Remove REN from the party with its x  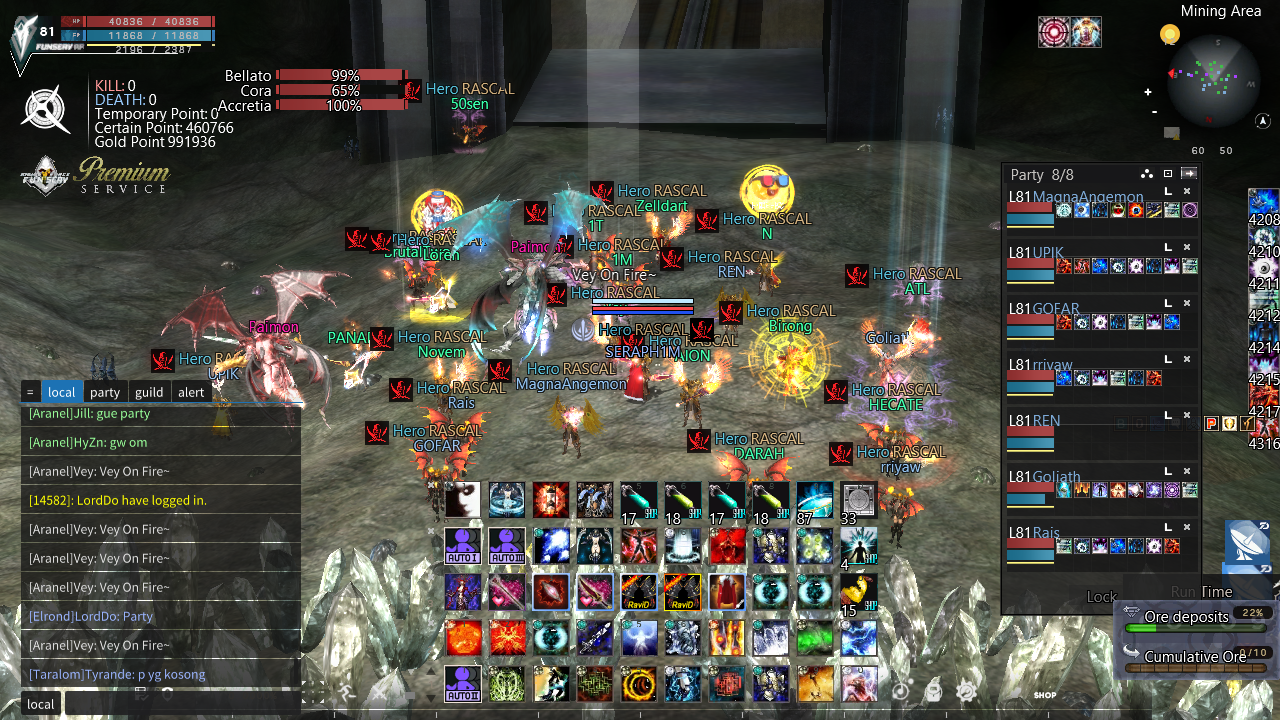(x=1186, y=413)
